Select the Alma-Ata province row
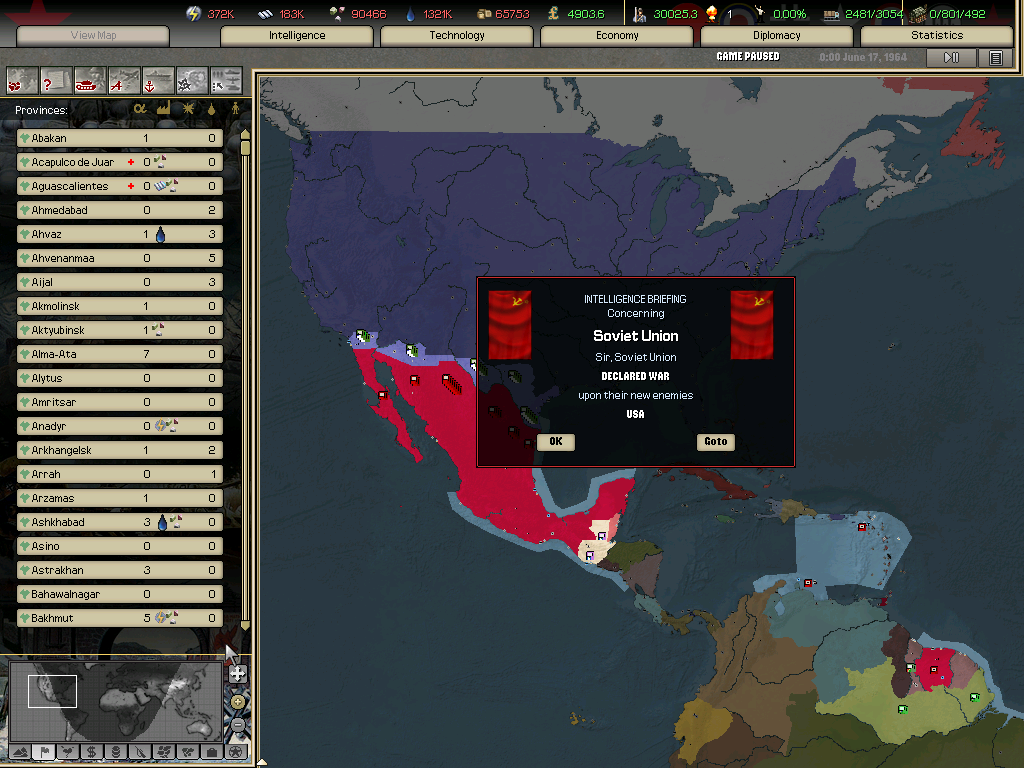Image resolution: width=1024 pixels, height=768 pixels. click(x=120, y=354)
